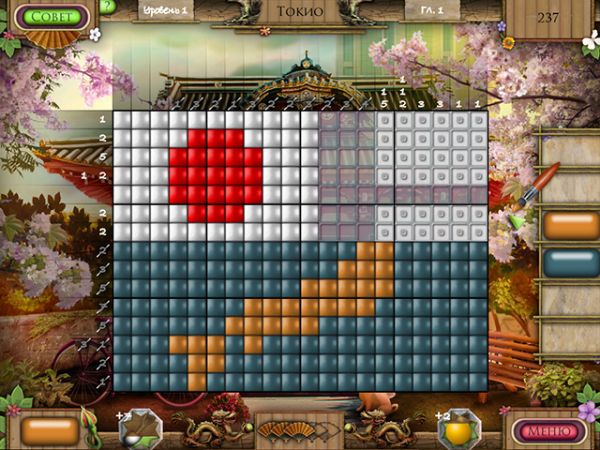Viewport: 600px width, 450px height.
Task: Open the Меню button
Action: point(549,432)
